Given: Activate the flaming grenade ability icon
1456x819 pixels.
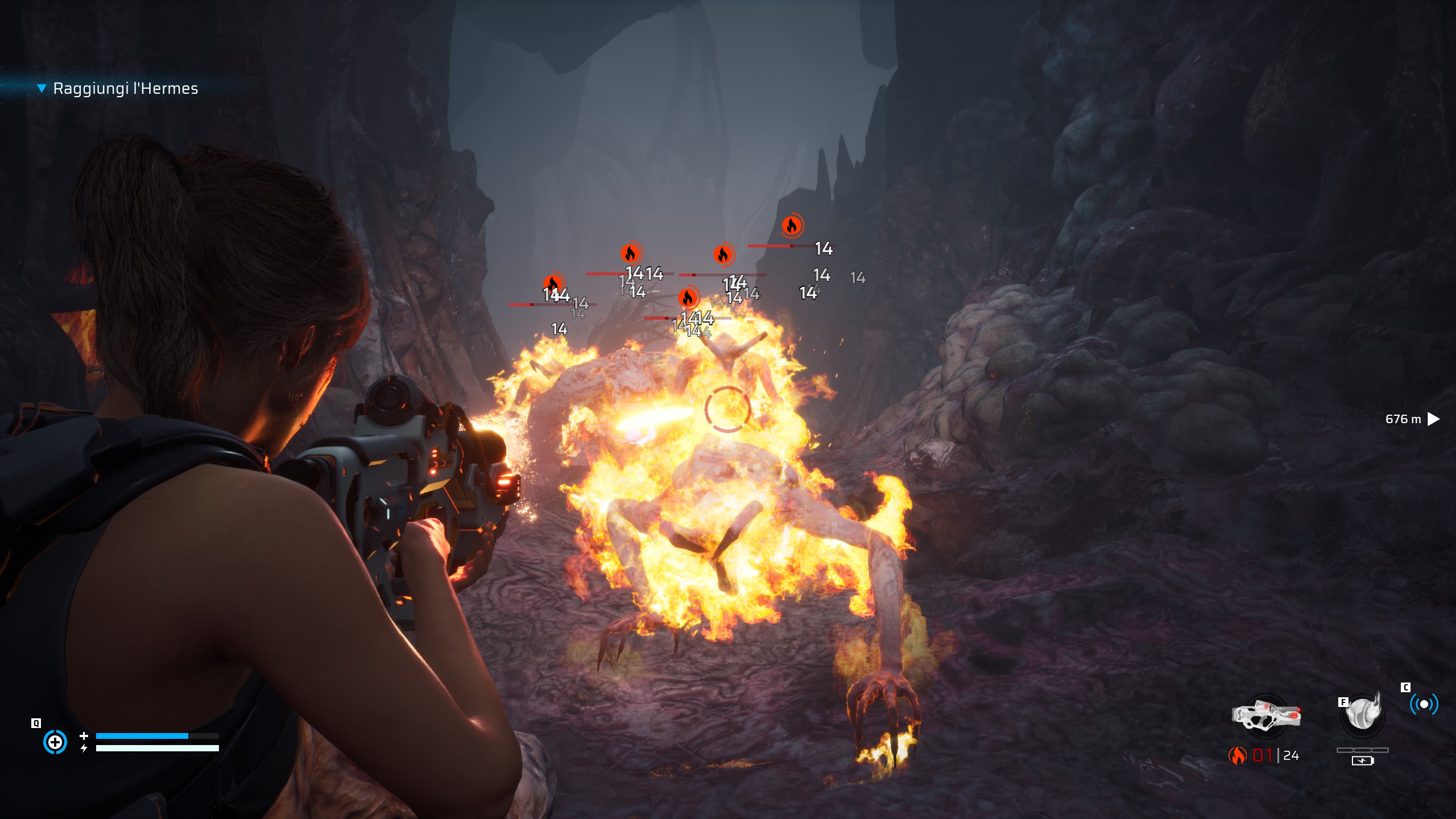Looking at the screenshot, I should pyautogui.click(x=1363, y=713).
